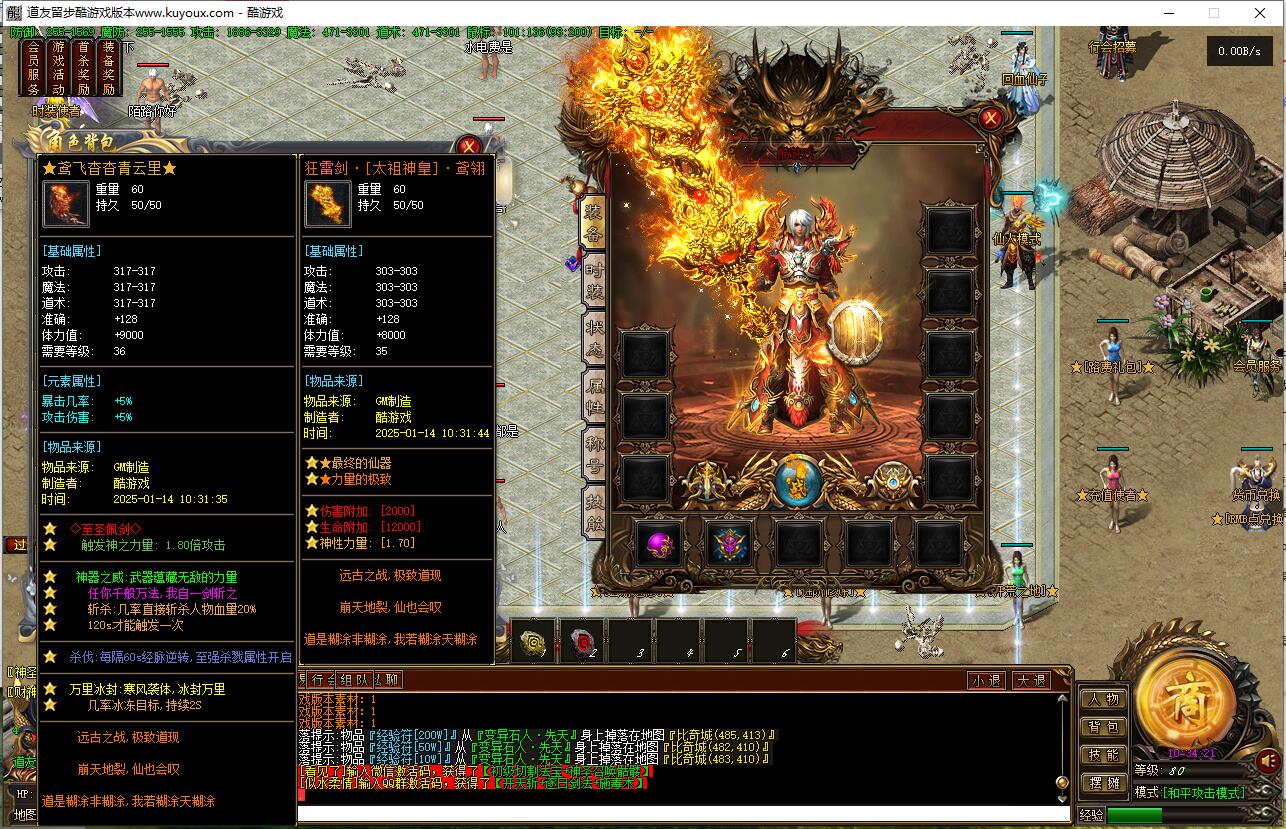Select the 属性 attributes tab

594,400
